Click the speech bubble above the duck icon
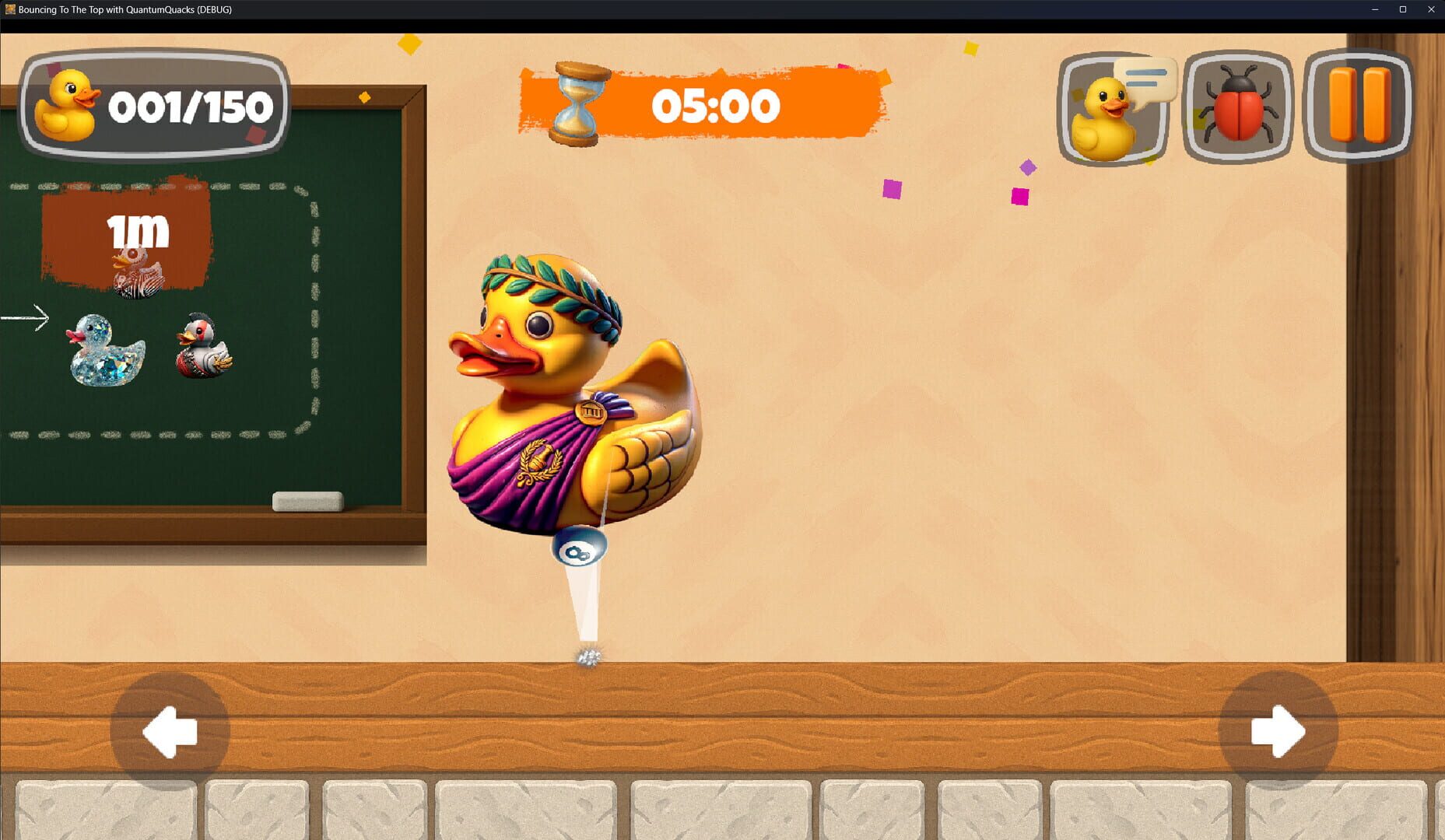Screen dimensions: 1445x840 [x=1148, y=82]
